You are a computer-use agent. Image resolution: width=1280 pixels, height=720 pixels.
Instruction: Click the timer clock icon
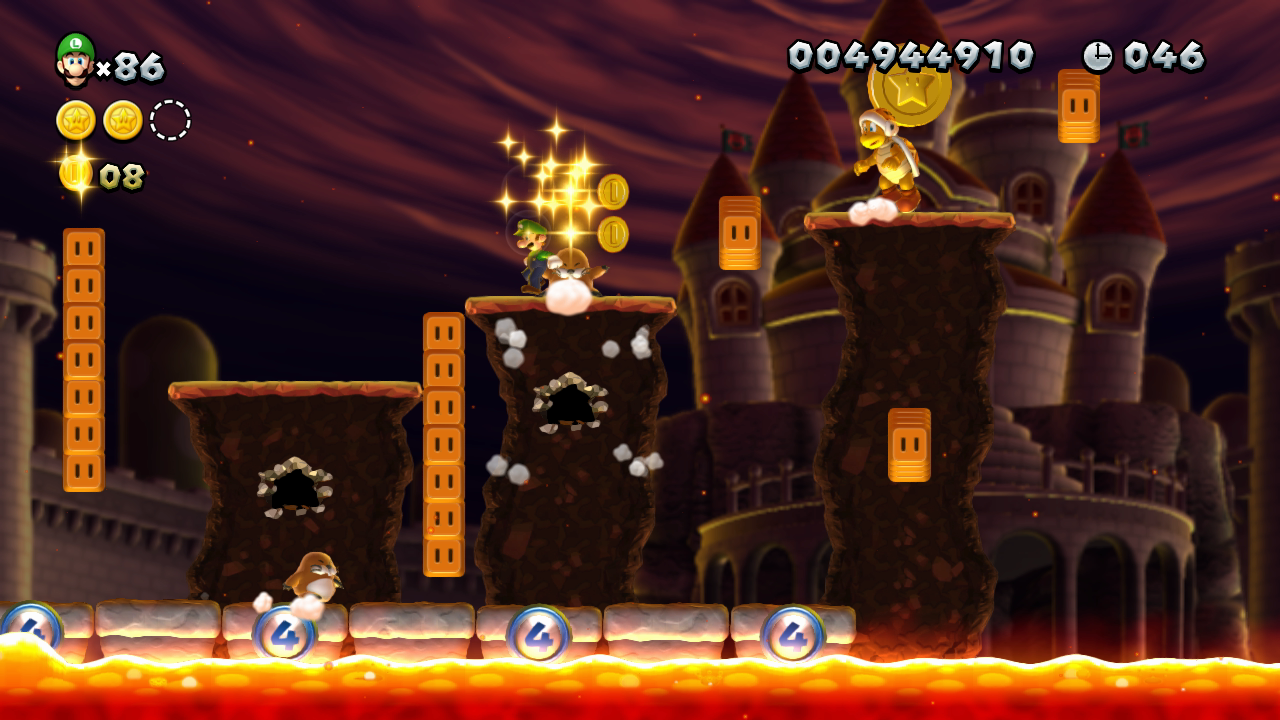point(1097,56)
